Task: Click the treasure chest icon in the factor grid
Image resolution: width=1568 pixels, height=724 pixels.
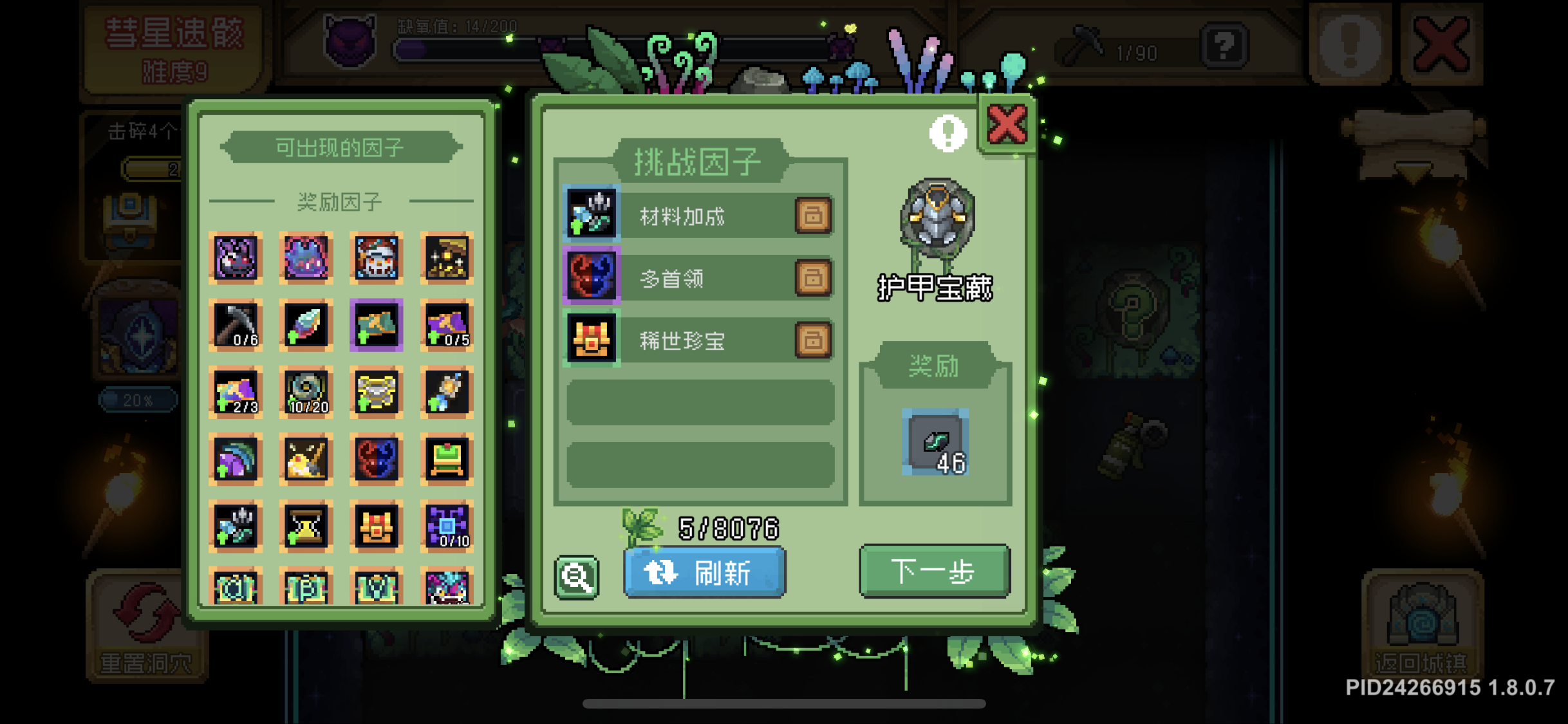Action: point(377,526)
